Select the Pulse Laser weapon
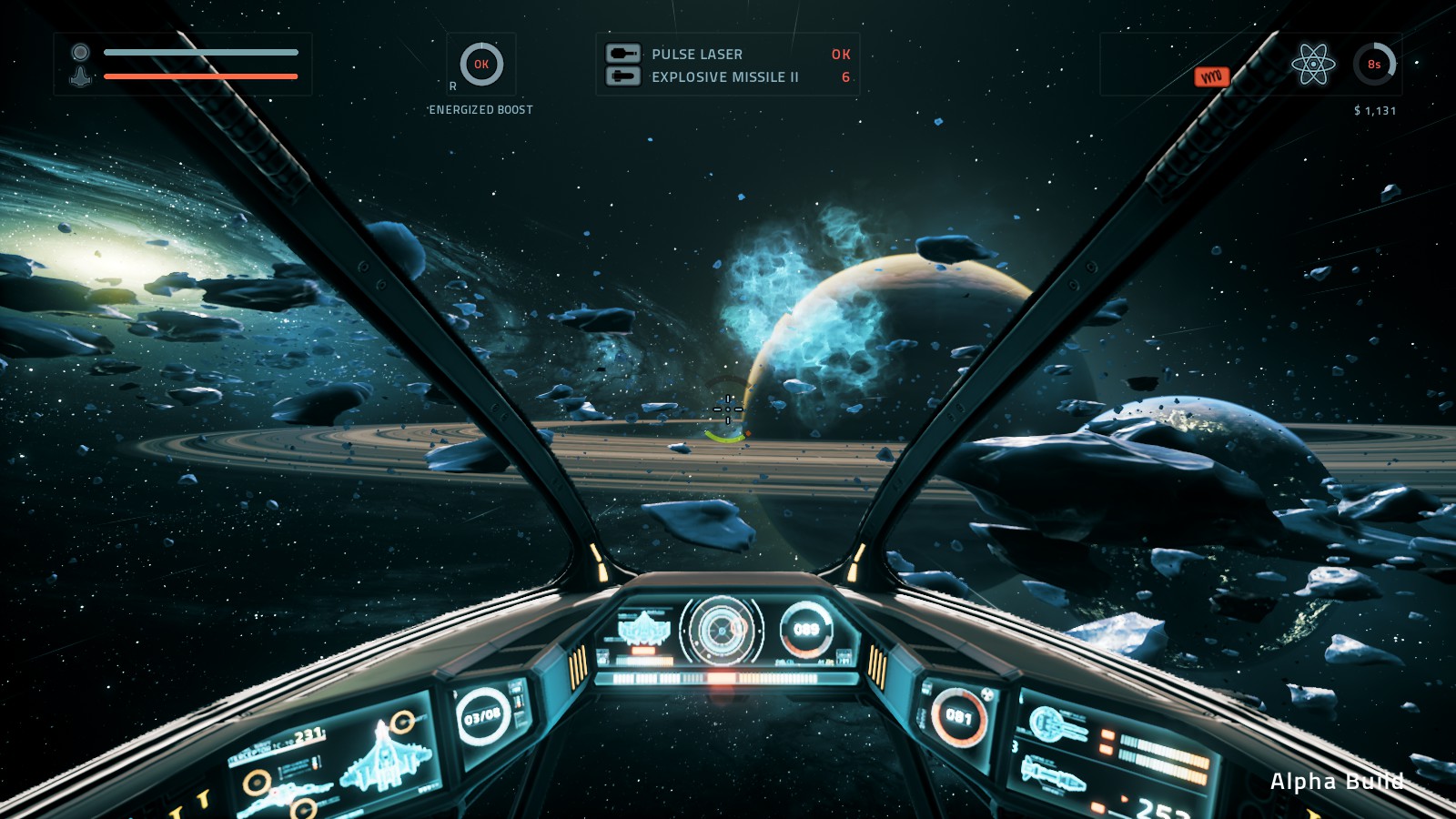This screenshot has height=819, width=1456. coord(697,55)
